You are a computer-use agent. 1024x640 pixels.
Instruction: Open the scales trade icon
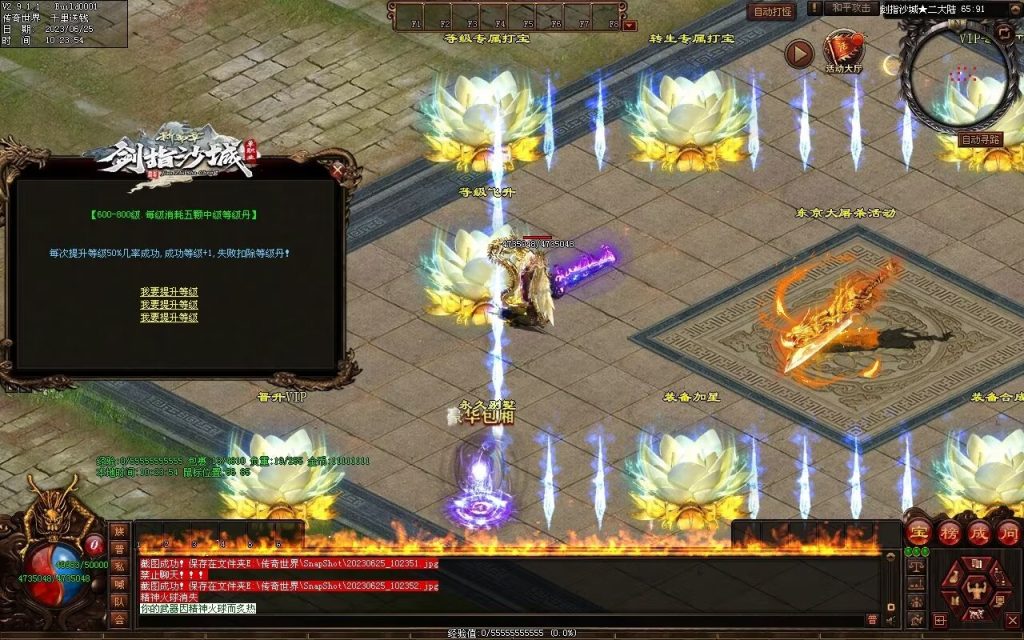917,566
